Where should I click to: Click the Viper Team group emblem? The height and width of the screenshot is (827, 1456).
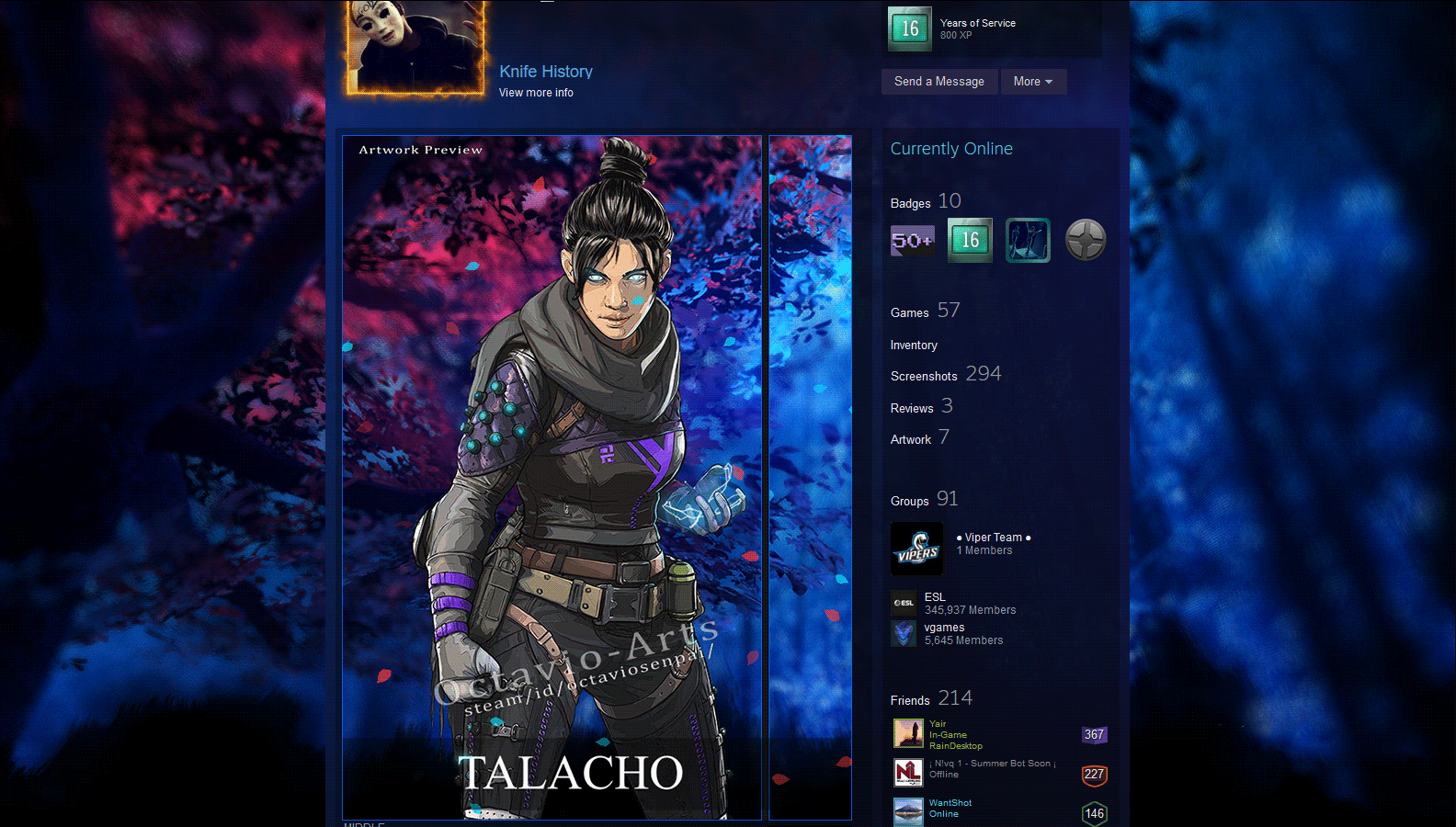(x=916, y=549)
